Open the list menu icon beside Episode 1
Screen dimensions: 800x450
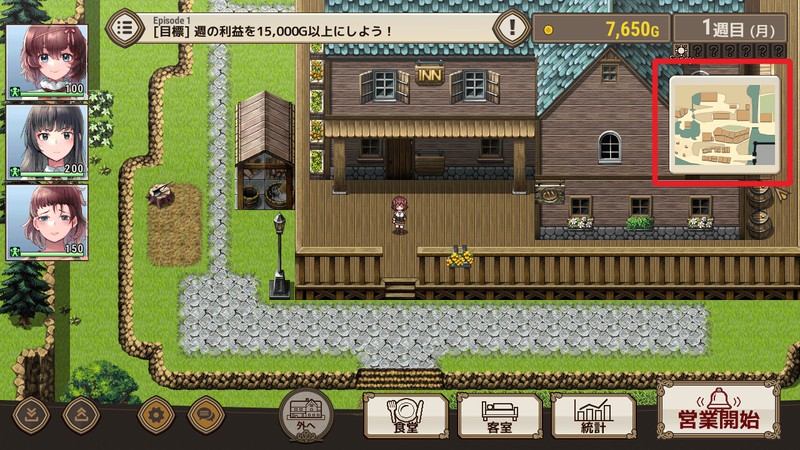(x=126, y=26)
